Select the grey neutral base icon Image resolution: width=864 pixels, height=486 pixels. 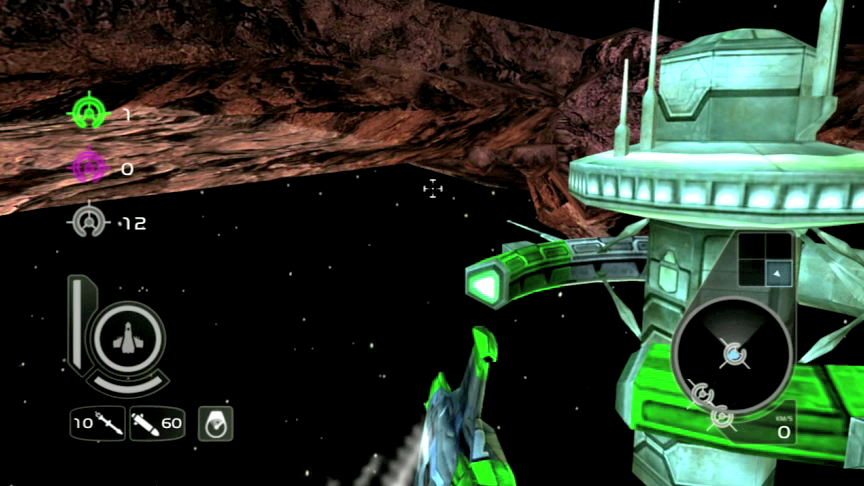tap(90, 221)
